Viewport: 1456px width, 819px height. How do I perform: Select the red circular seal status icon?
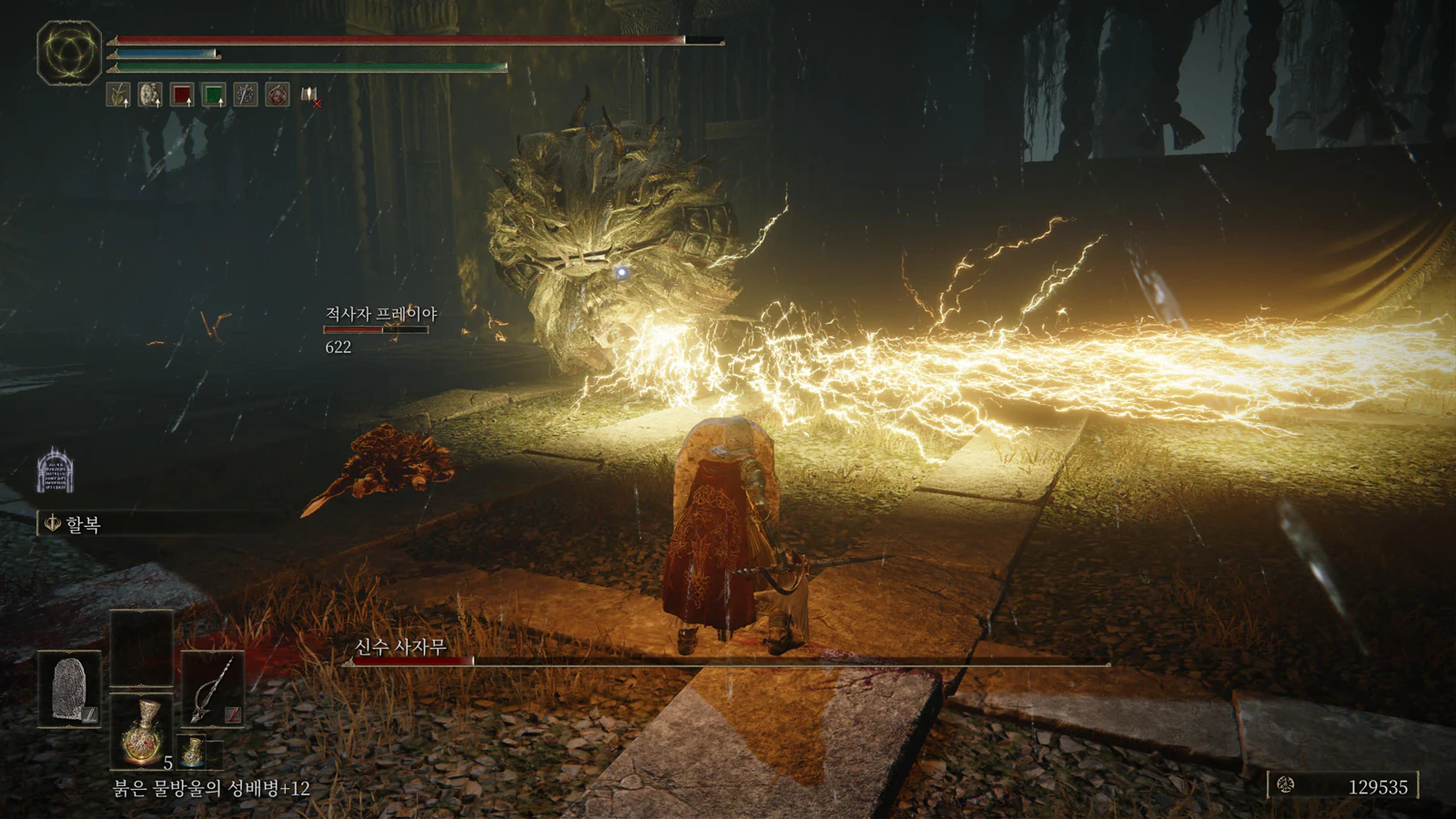pyautogui.click(x=278, y=95)
